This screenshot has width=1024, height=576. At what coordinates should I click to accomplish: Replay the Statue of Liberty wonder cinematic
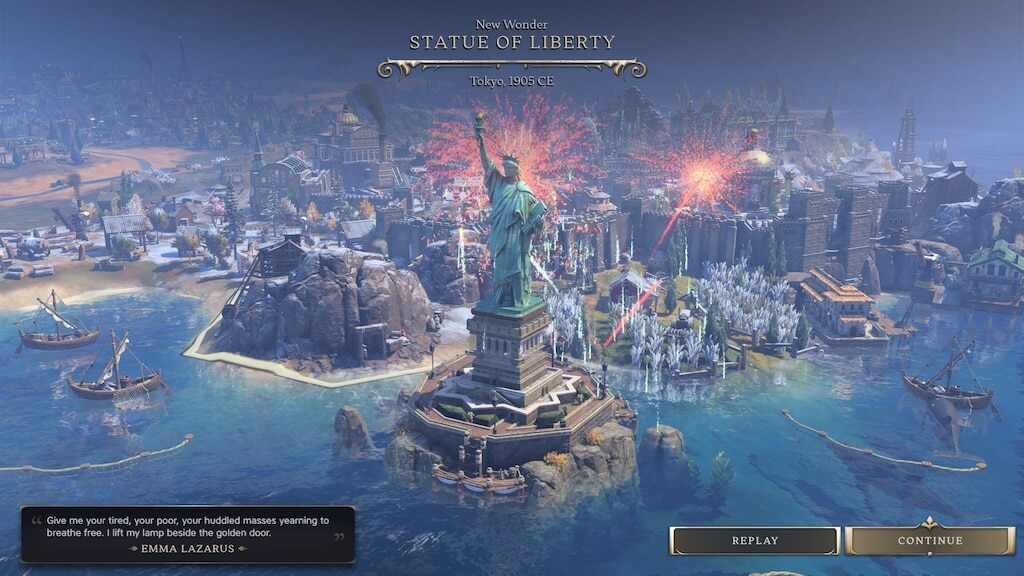[x=754, y=541]
